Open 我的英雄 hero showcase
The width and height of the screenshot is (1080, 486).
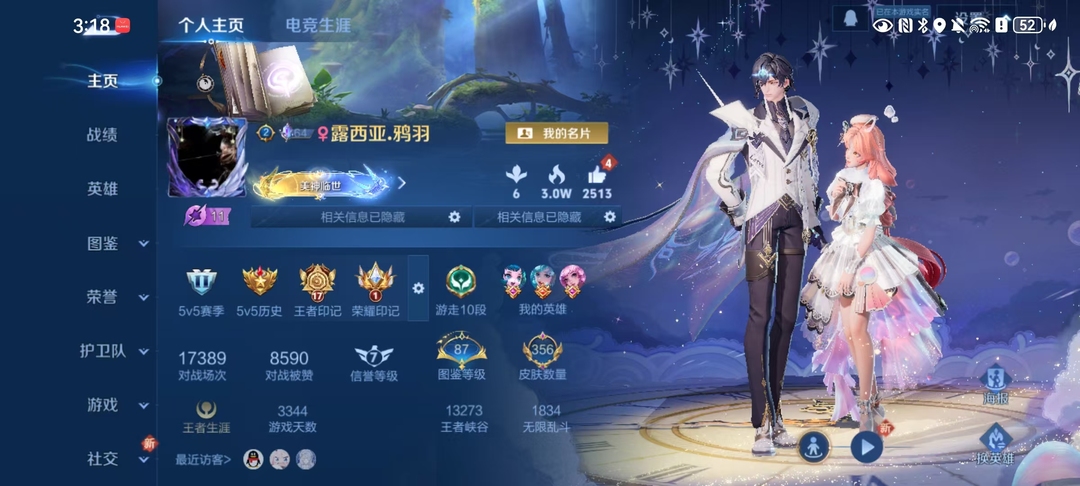pos(543,283)
